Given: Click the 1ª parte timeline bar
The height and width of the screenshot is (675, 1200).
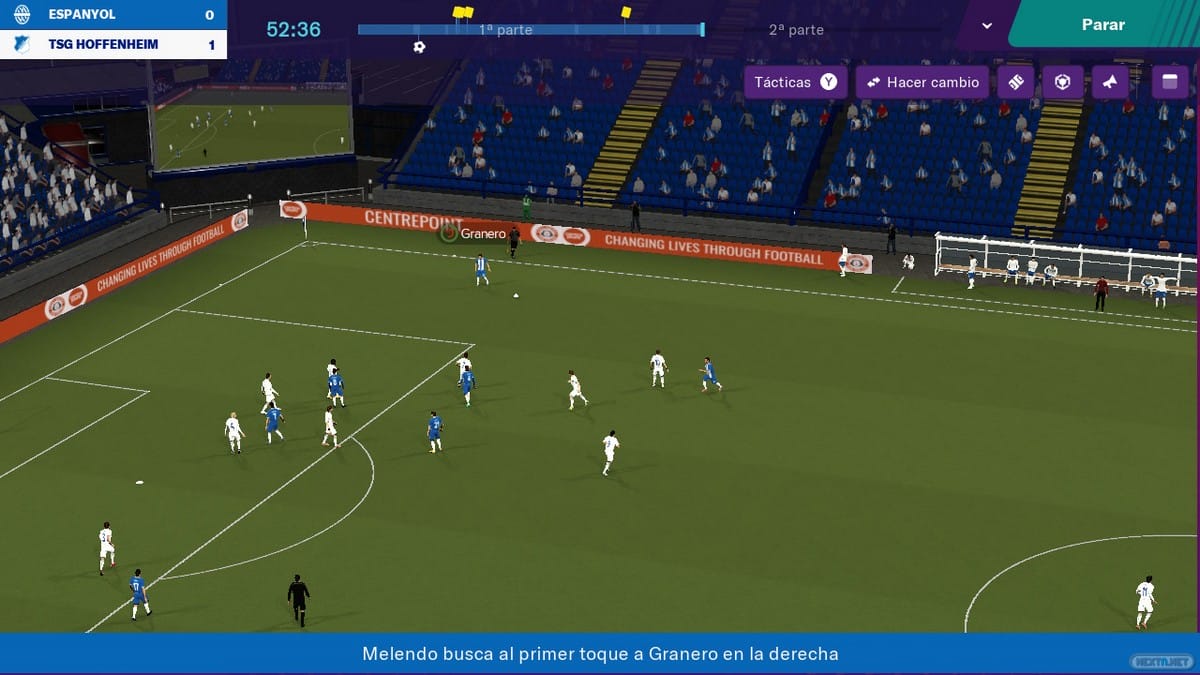Looking at the screenshot, I should pos(530,30).
